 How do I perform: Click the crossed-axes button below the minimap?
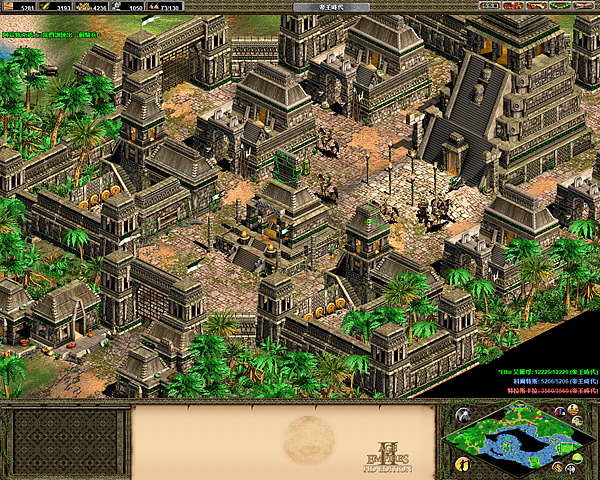571,468
